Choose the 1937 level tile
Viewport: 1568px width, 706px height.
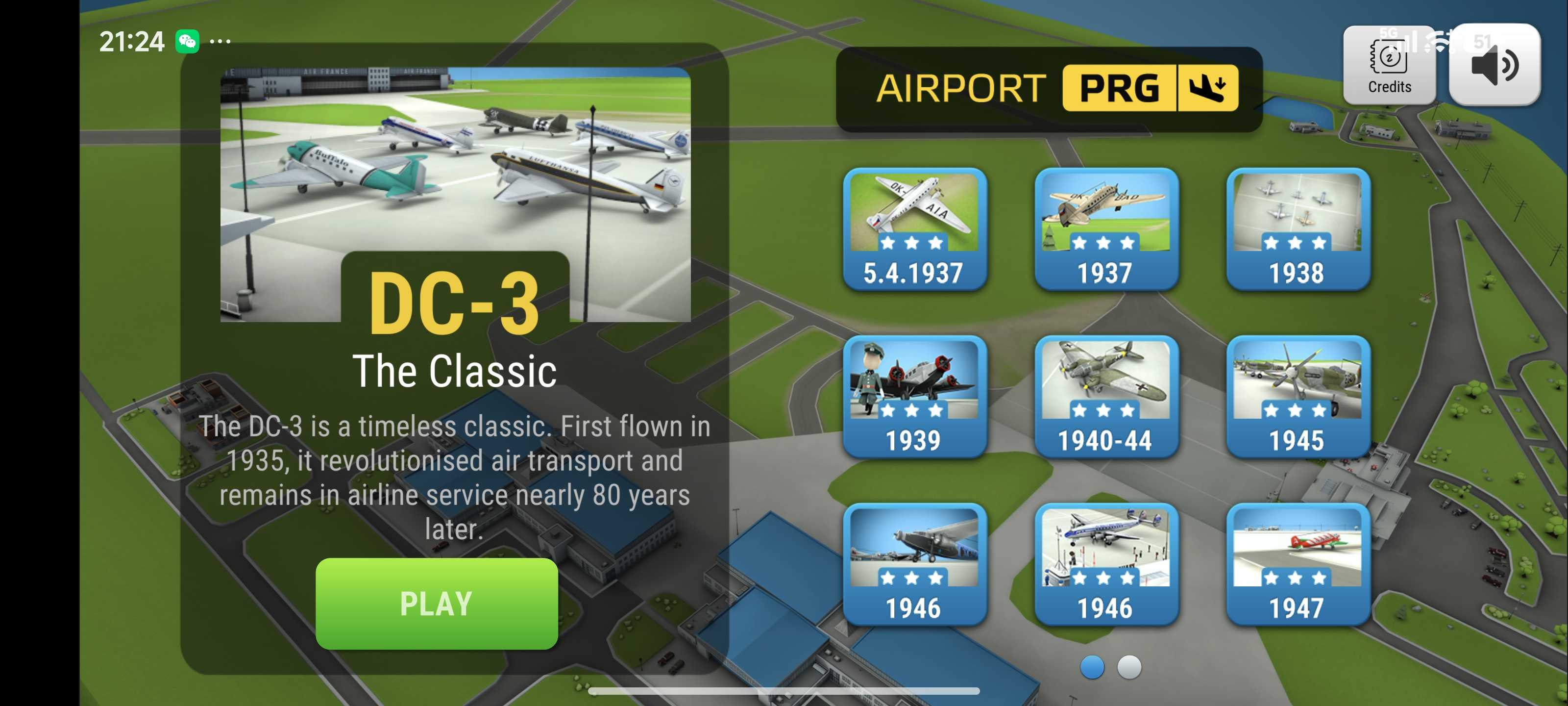[1106, 229]
